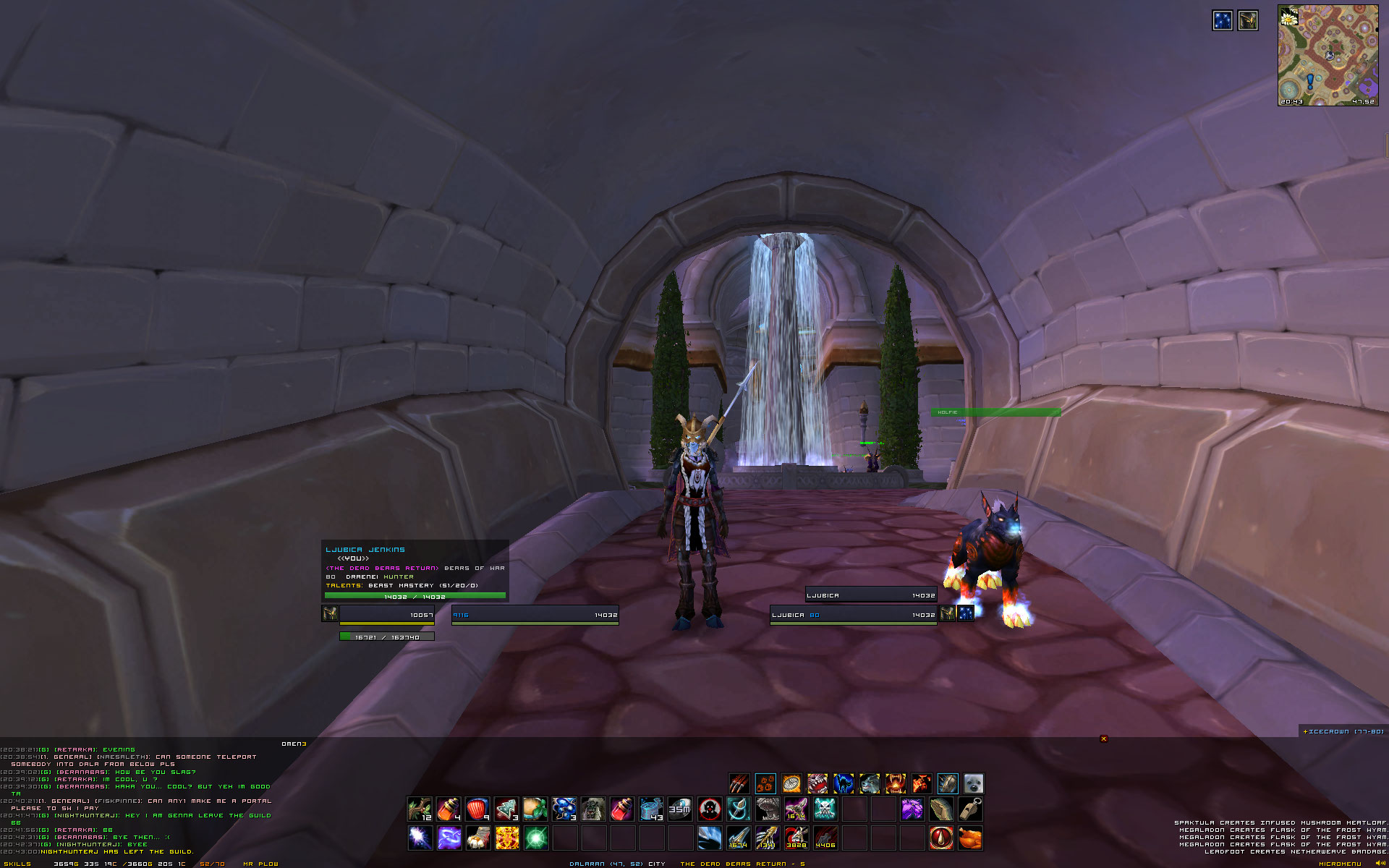This screenshot has height=868, width=1389.
Task: Feed pet with the roast chicken icon
Action: tap(970, 838)
